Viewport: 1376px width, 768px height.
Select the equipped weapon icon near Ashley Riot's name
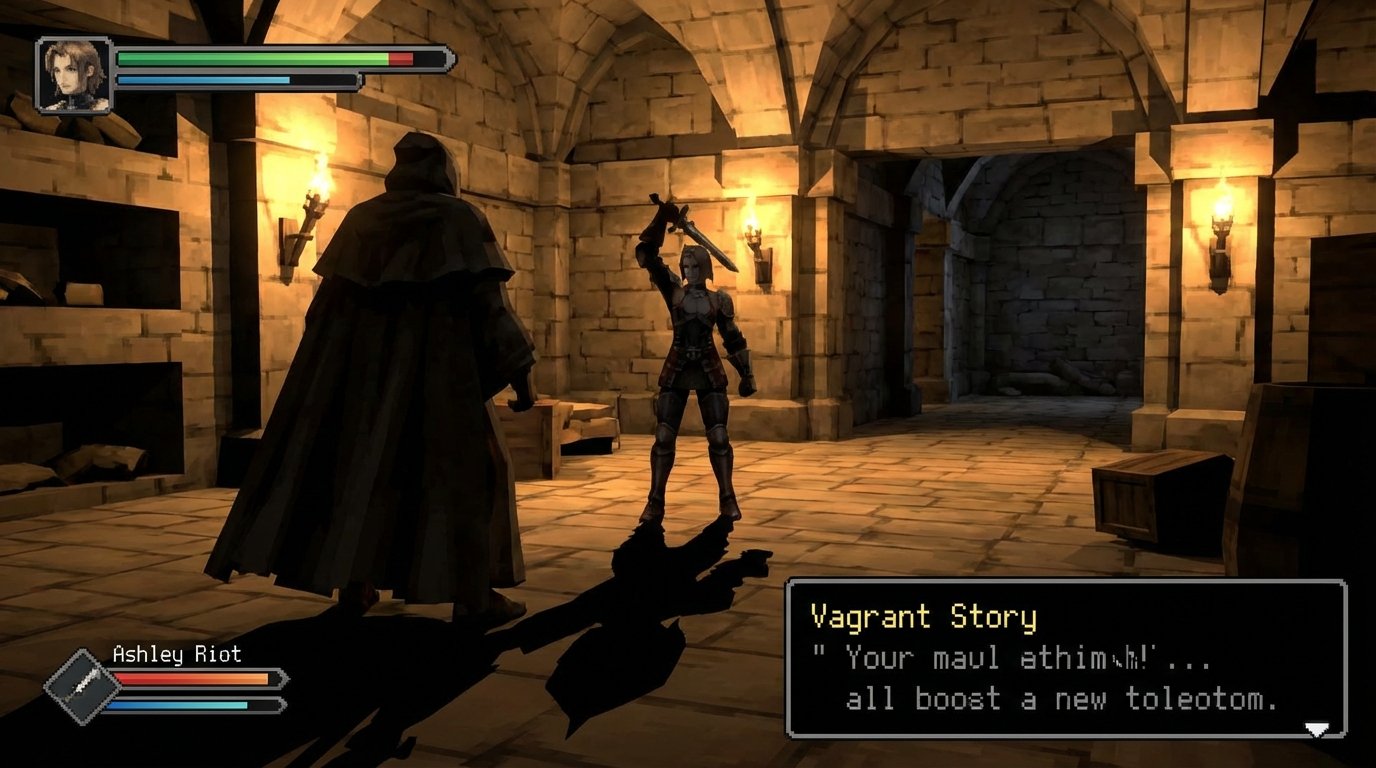click(x=82, y=684)
